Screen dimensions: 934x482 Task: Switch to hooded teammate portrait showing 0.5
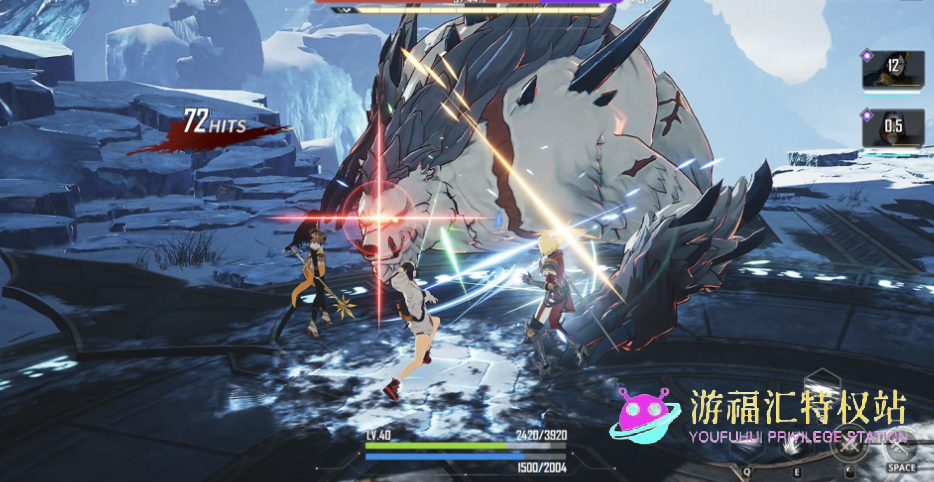893,127
